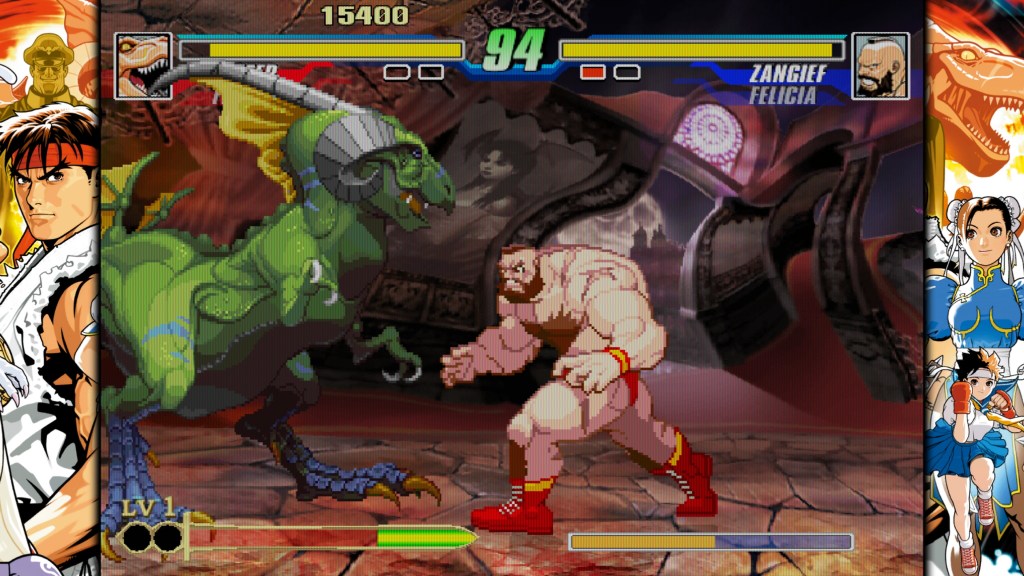Select Zangief's character portrait
The width and height of the screenshot is (1024, 576).
(x=880, y=66)
